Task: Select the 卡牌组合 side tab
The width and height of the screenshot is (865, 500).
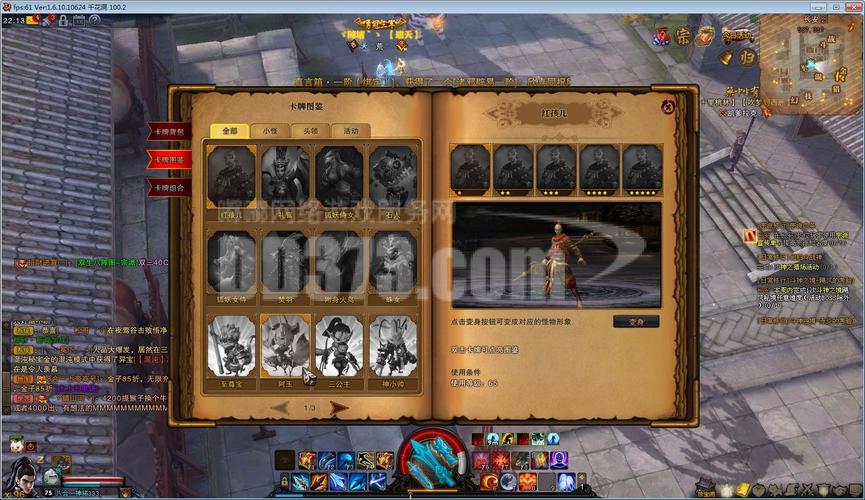Action: pos(167,187)
